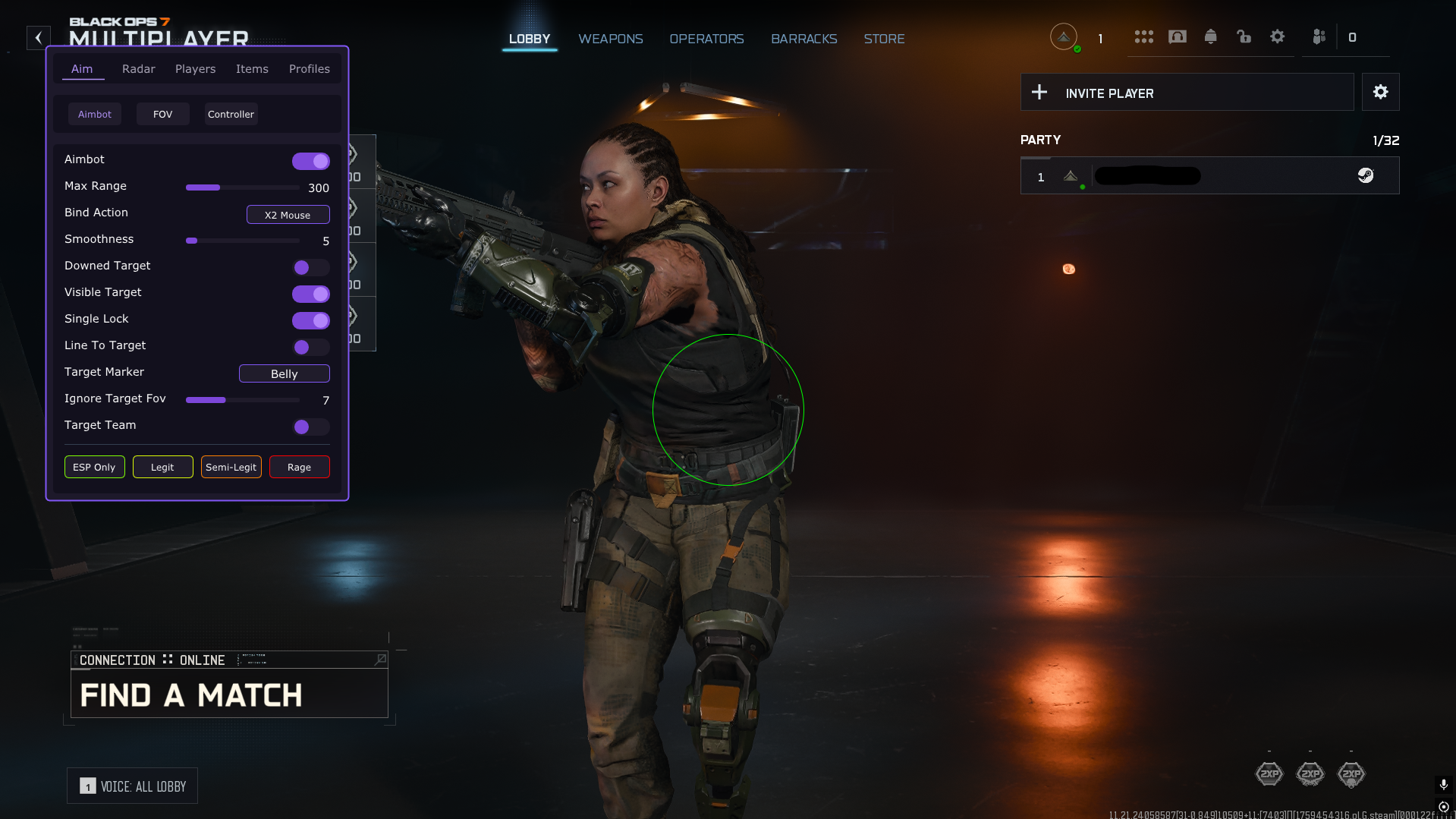Invite a player to the party
Viewport: 1456px width, 819px height.
(1187, 93)
